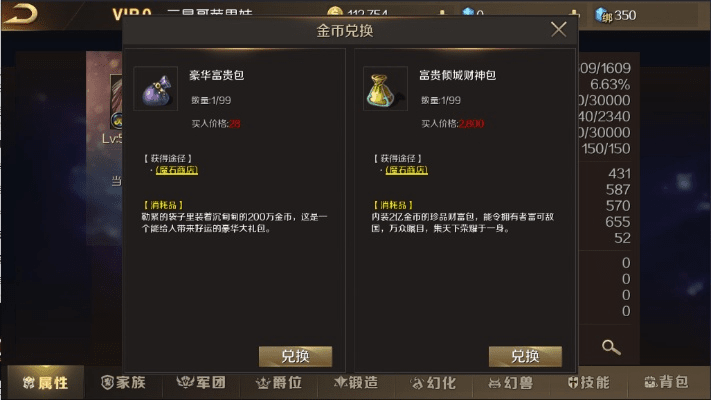Open the 技能 skills tab
The height and width of the screenshot is (400, 711).
point(588,382)
